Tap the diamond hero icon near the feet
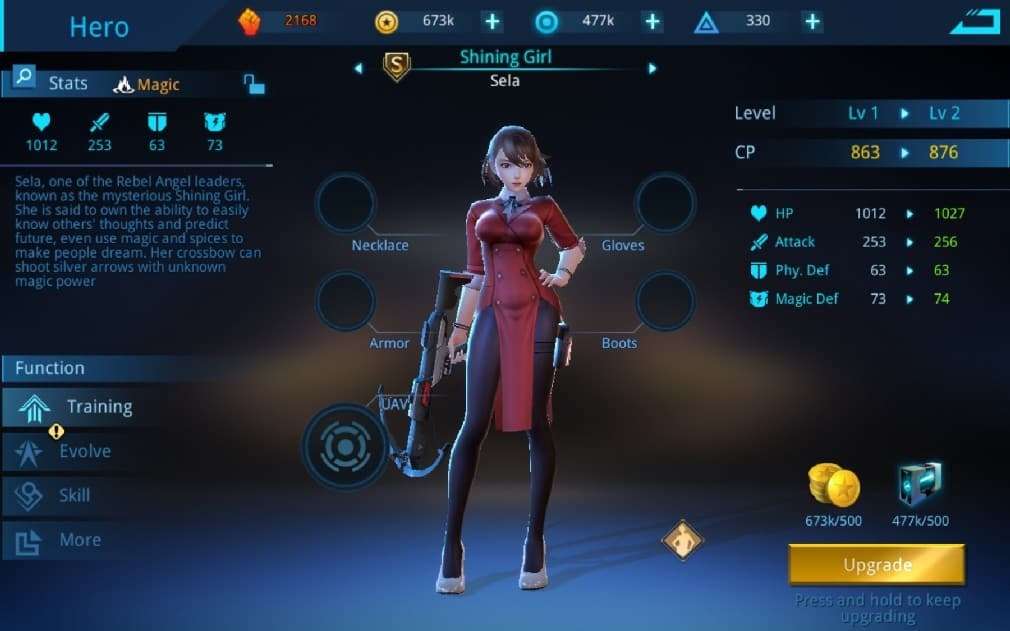1010x631 pixels. pos(683,540)
